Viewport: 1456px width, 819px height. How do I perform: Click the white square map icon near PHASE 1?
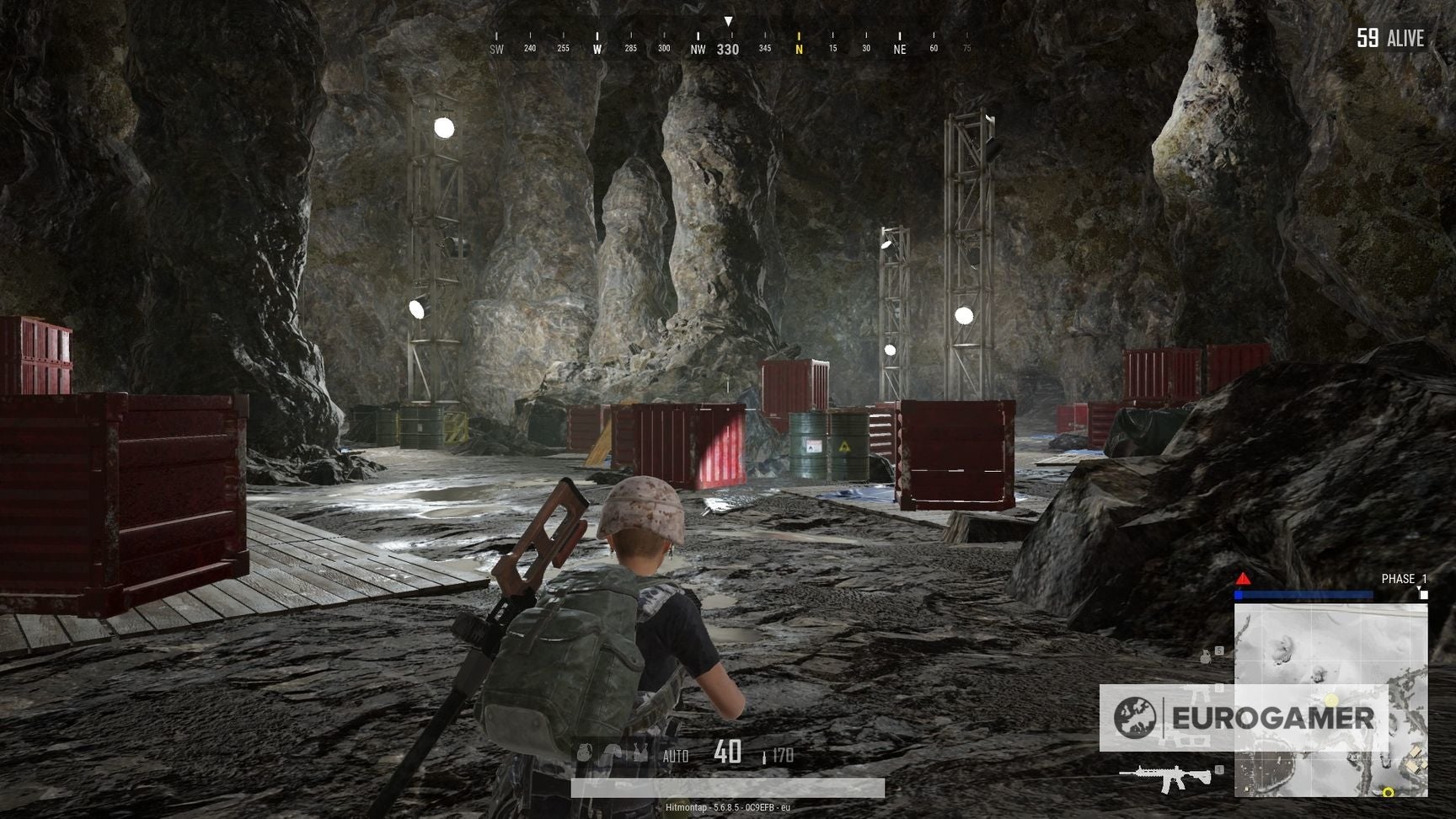pos(1423,596)
